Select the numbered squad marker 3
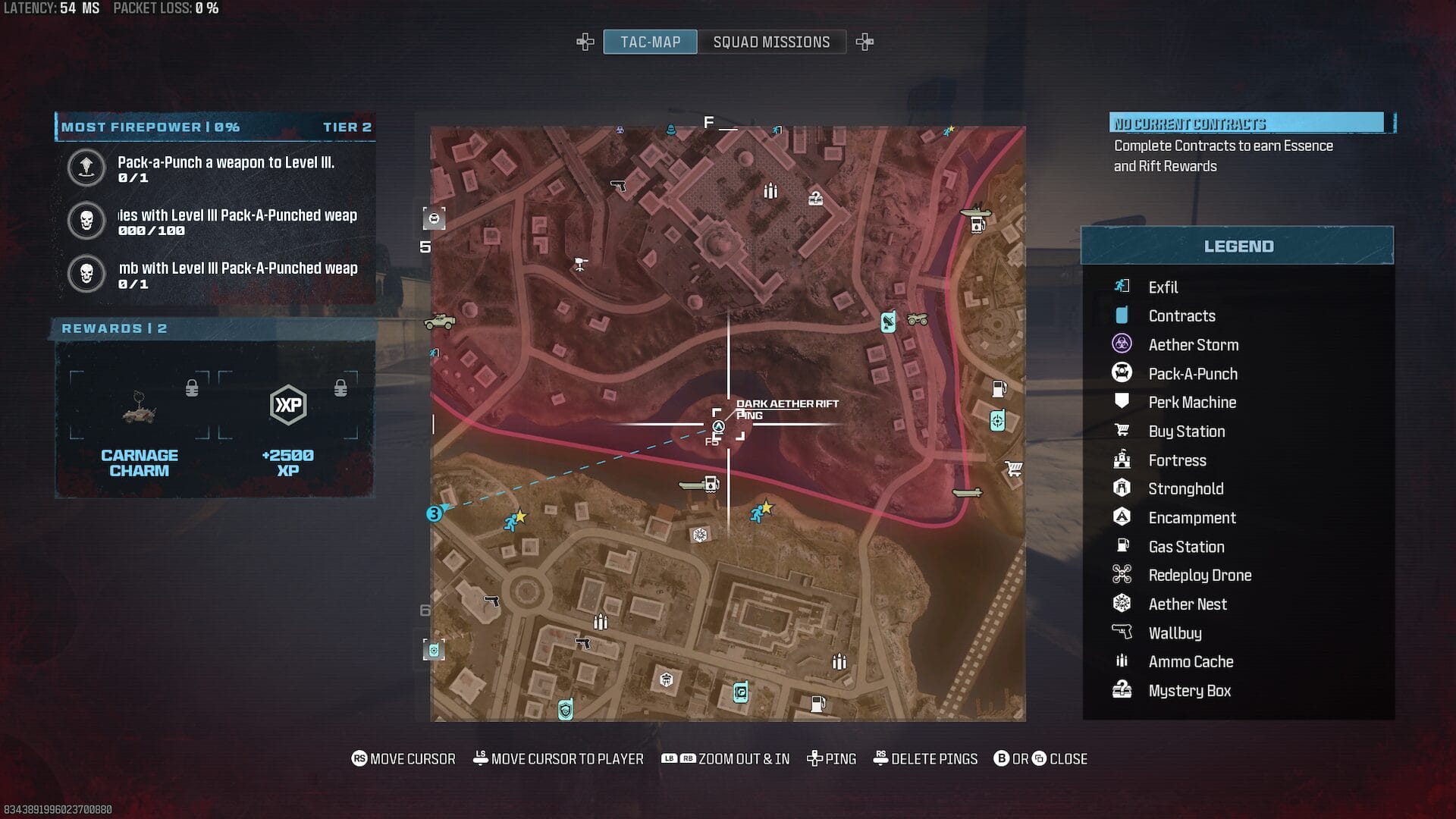1456x819 pixels. pyautogui.click(x=434, y=514)
